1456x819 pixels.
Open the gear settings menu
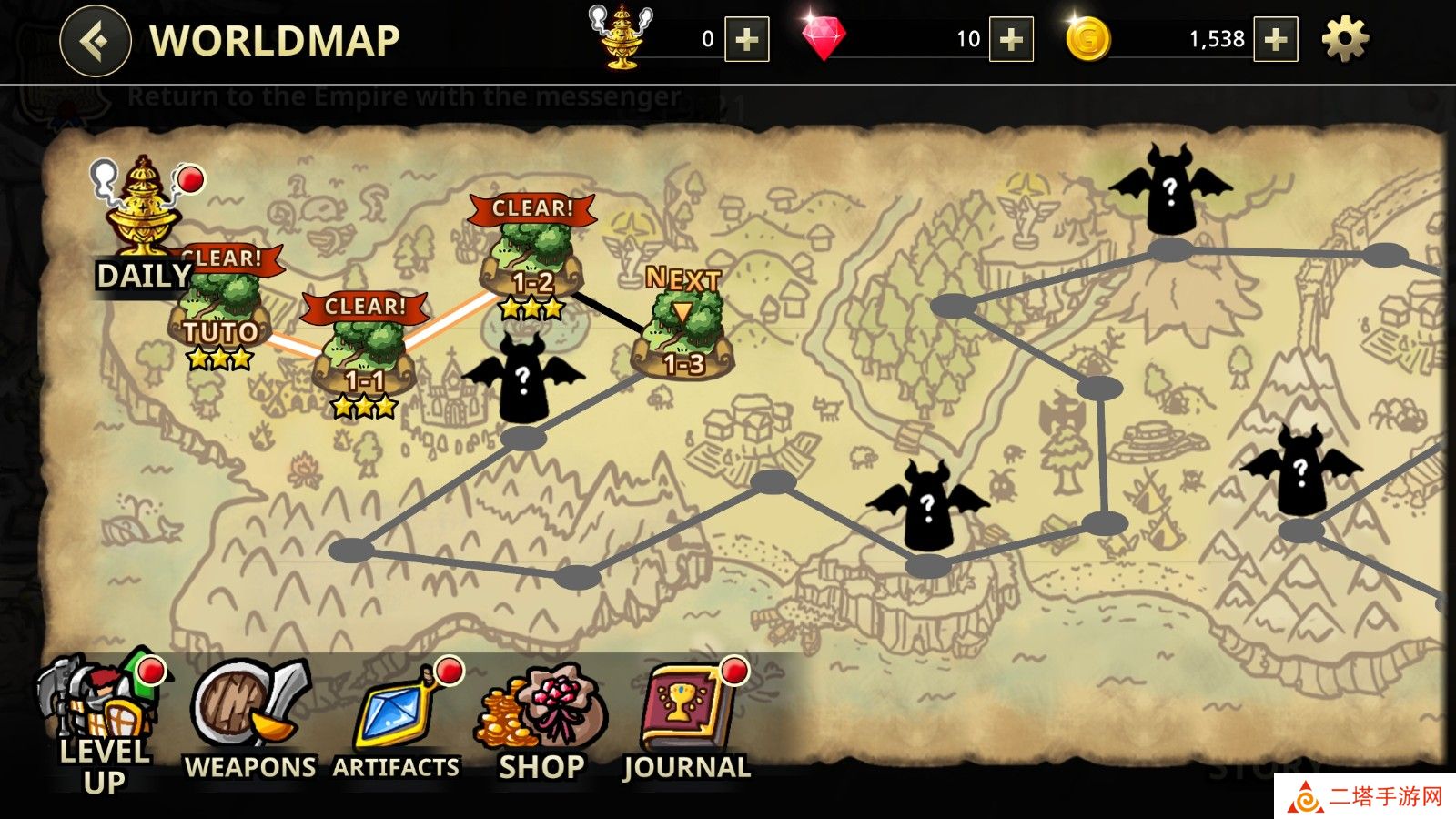(x=1344, y=40)
